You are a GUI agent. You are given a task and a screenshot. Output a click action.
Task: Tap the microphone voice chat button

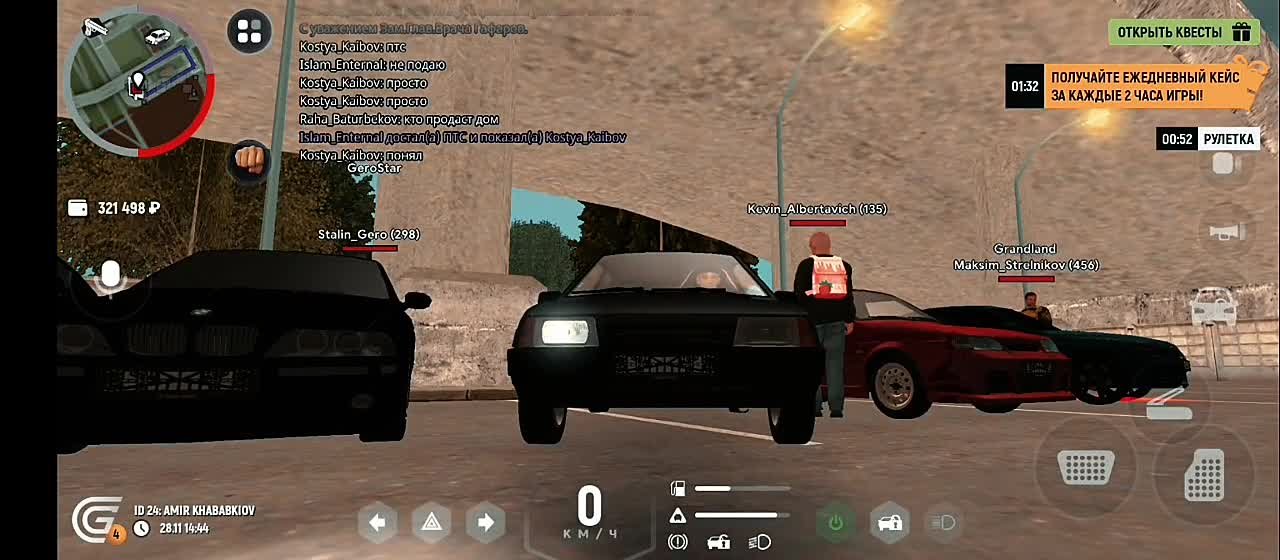(109, 274)
